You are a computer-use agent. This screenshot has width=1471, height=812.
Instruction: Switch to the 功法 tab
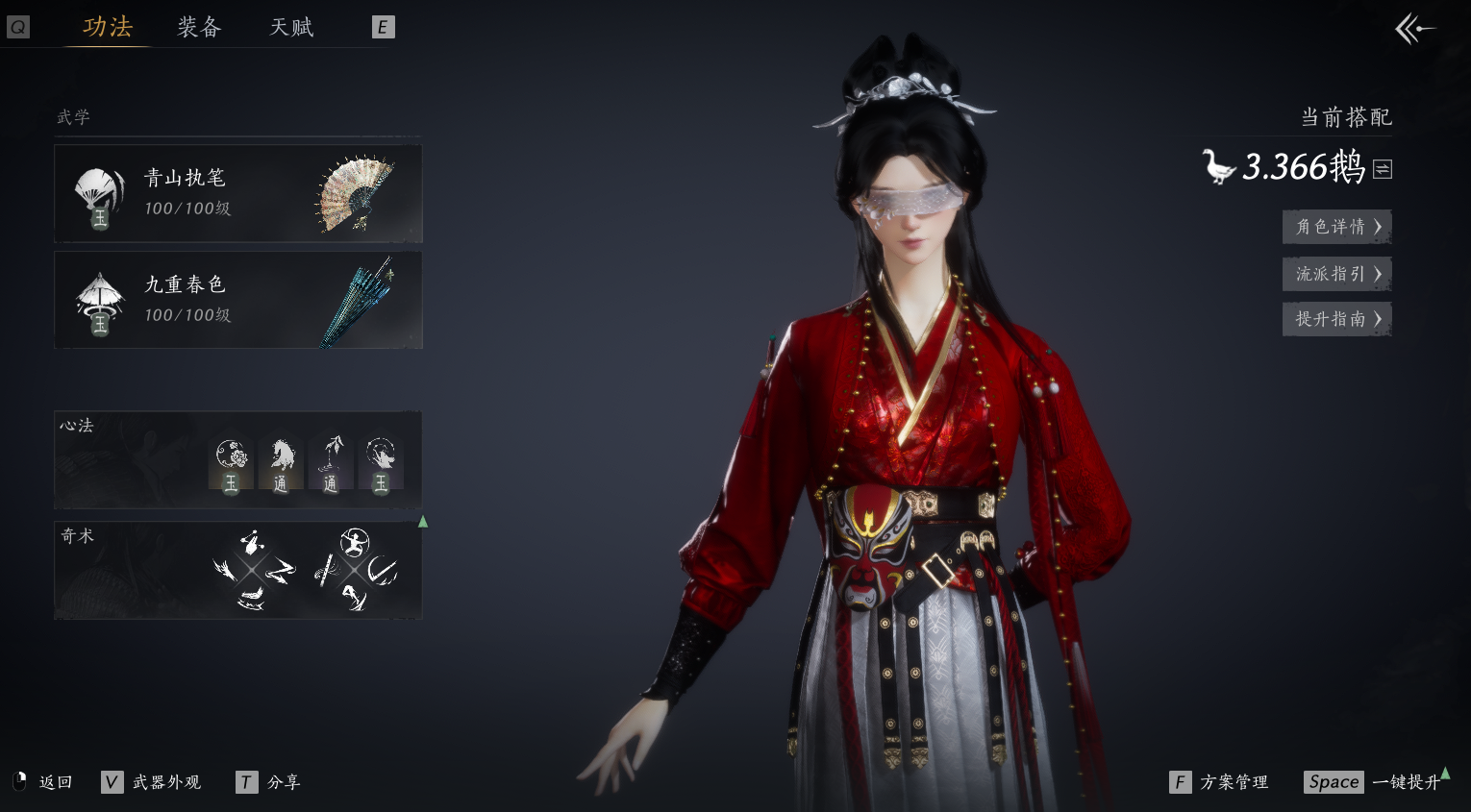[x=107, y=27]
